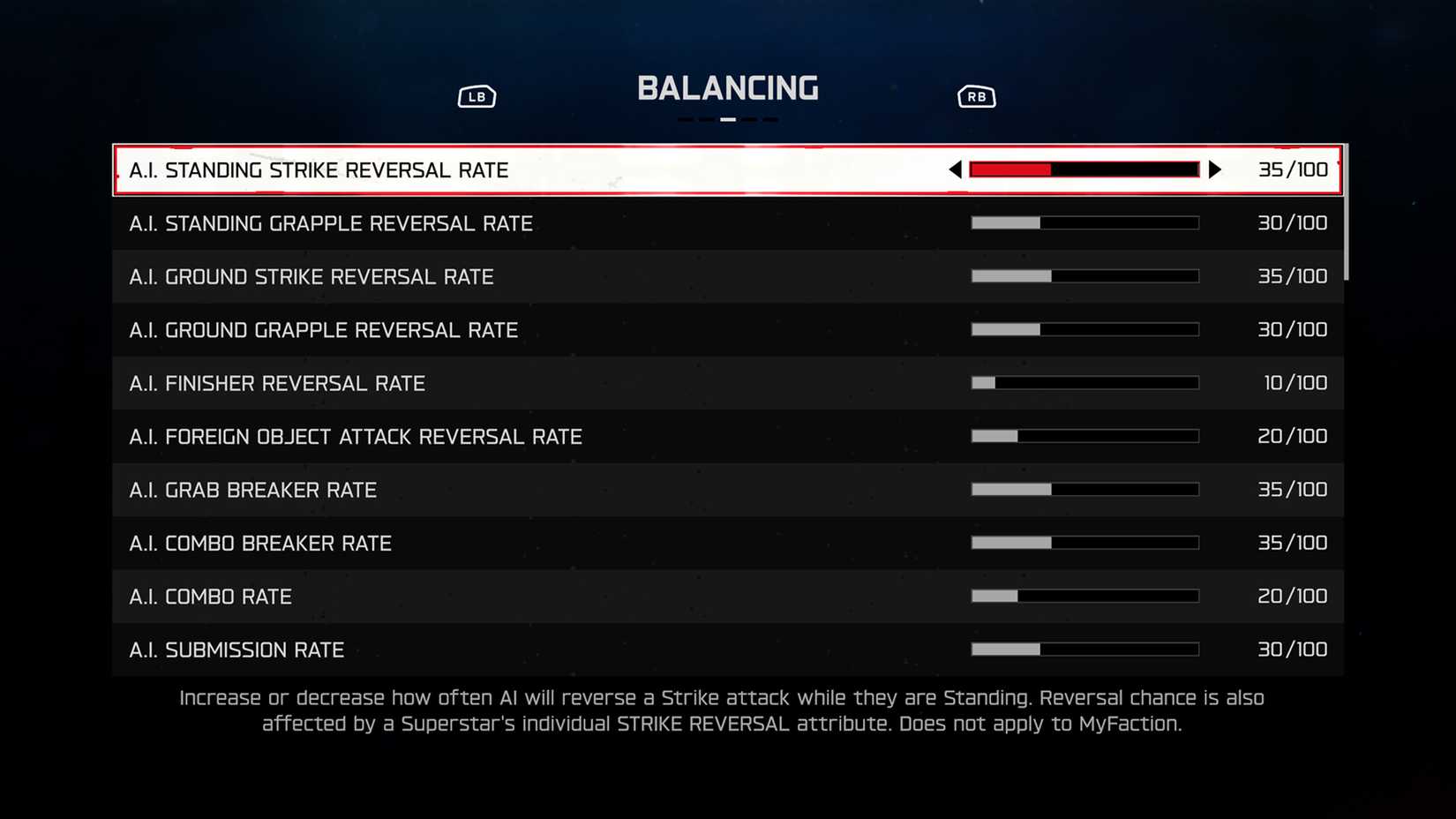
Task: Click the red filled slider bar
Action: click(x=1010, y=168)
